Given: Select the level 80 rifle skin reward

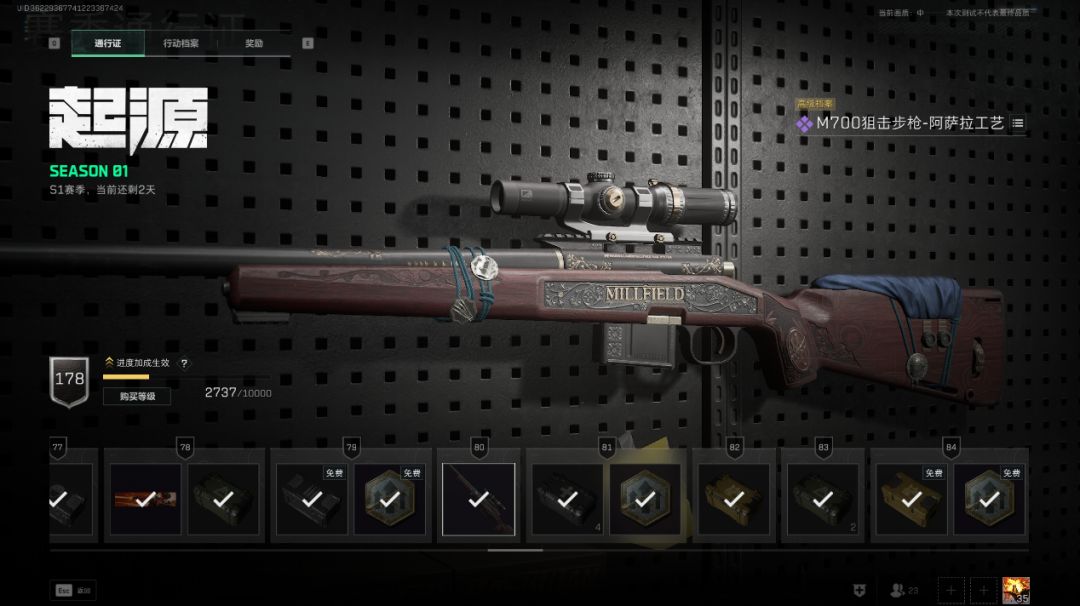Looking at the screenshot, I should pos(479,499).
